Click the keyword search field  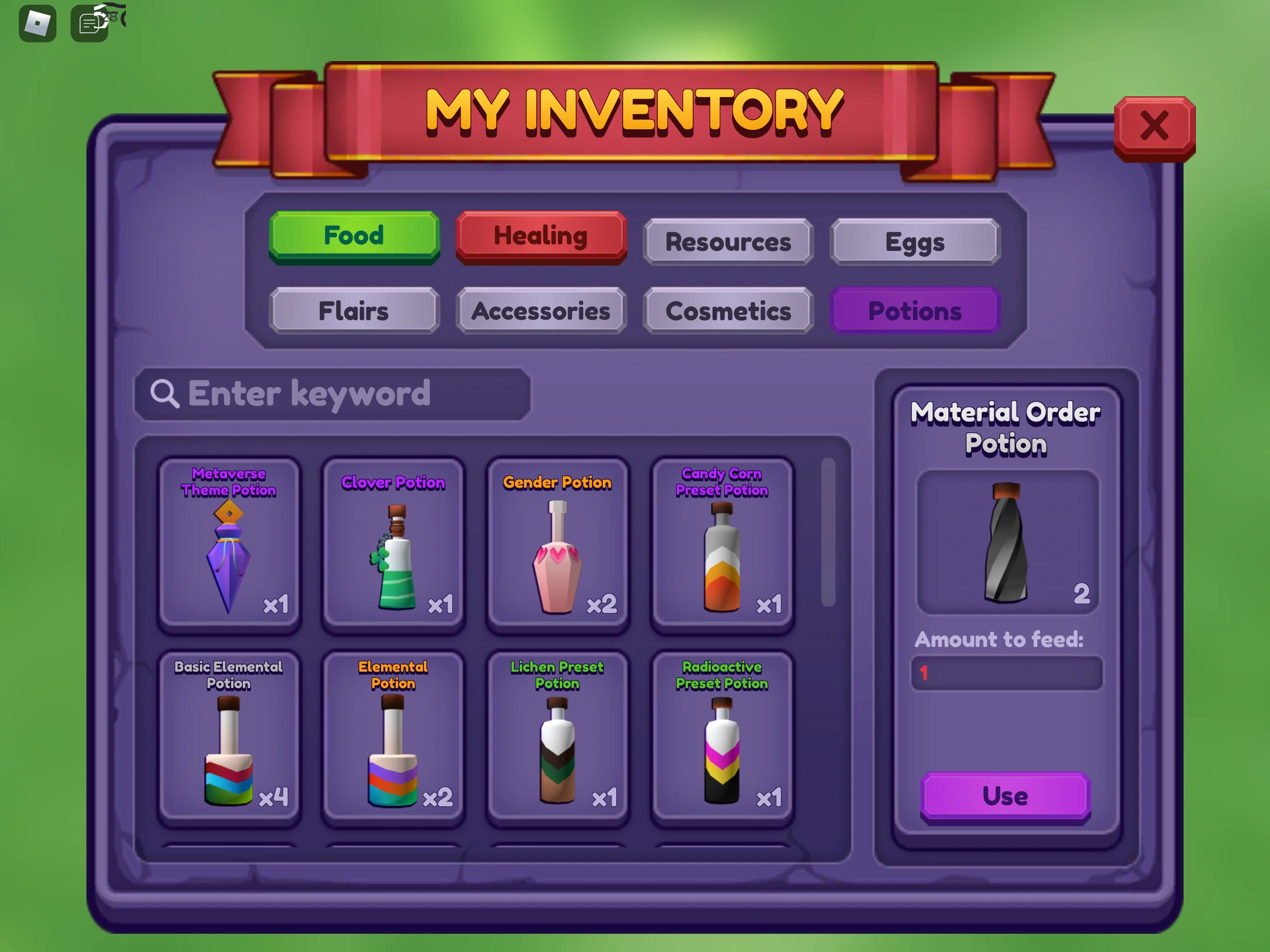tap(331, 394)
